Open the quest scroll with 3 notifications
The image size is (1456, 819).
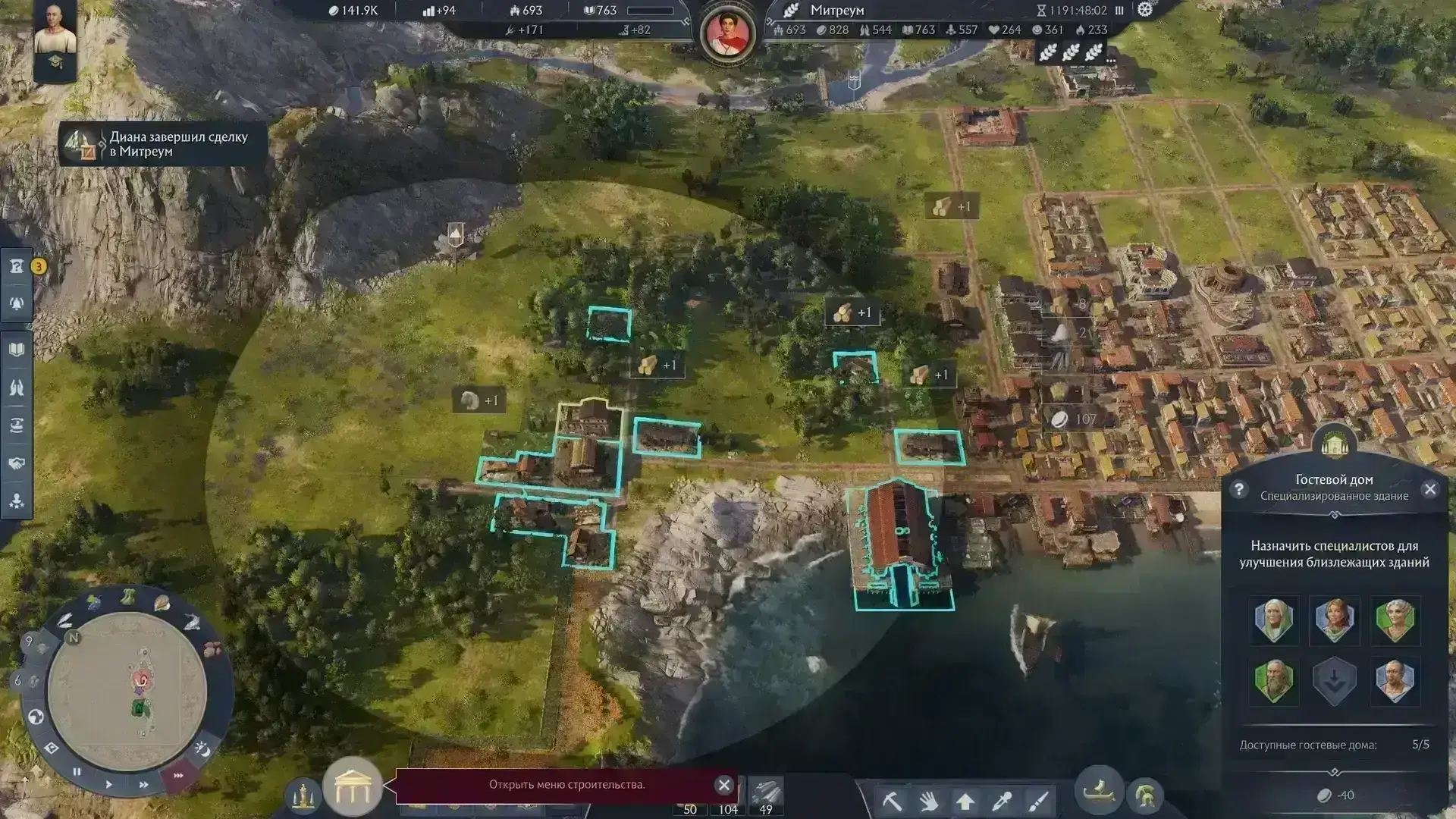coord(17,266)
